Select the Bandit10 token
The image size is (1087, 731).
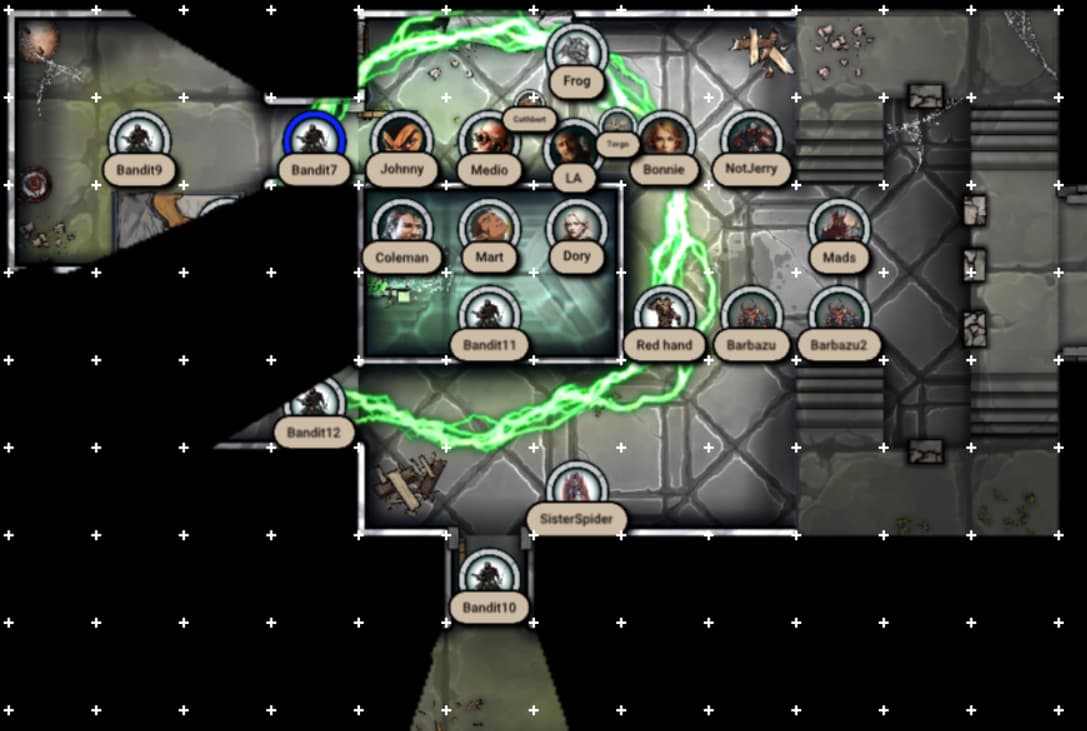489,577
